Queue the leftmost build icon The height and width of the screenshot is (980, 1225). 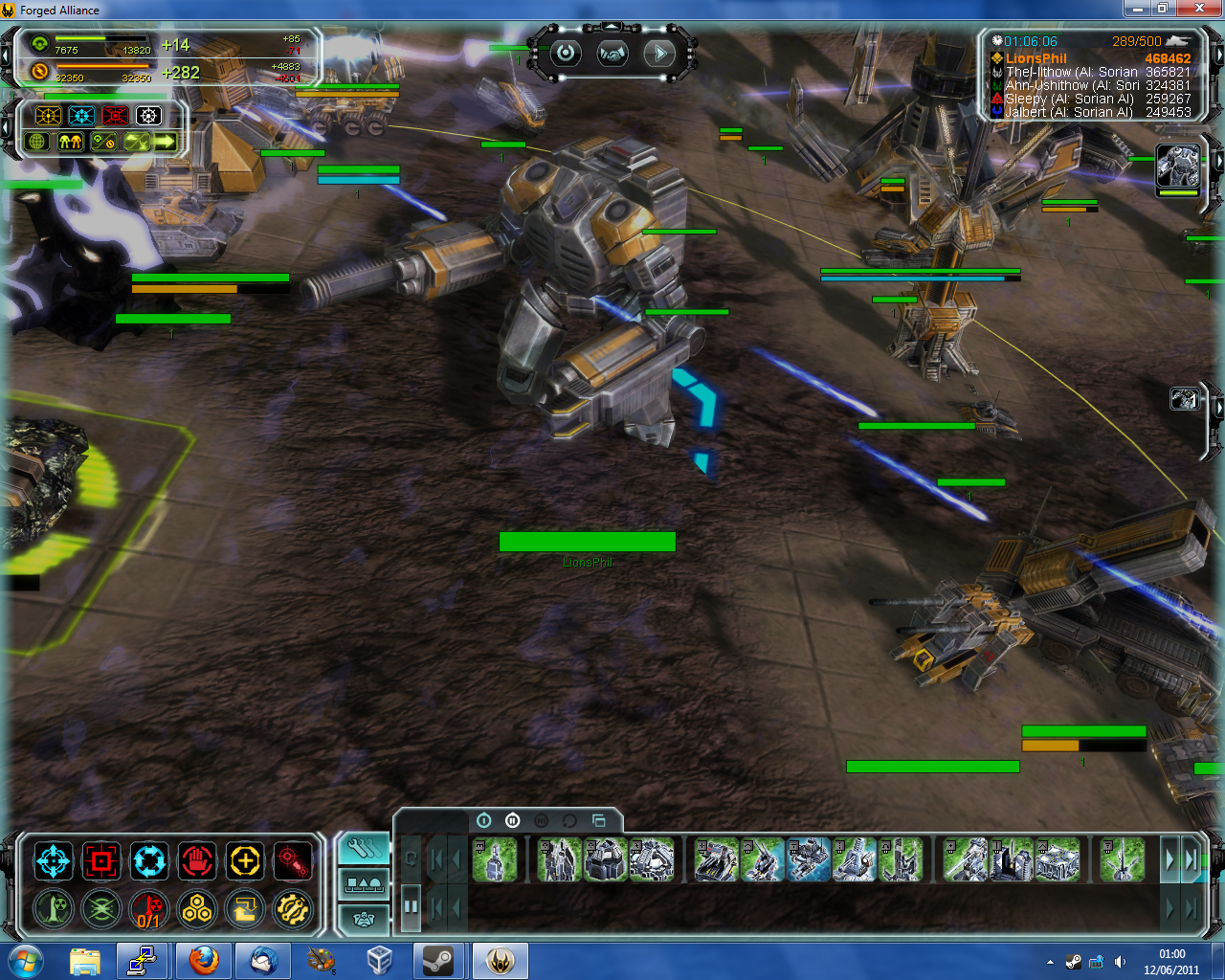click(495, 859)
